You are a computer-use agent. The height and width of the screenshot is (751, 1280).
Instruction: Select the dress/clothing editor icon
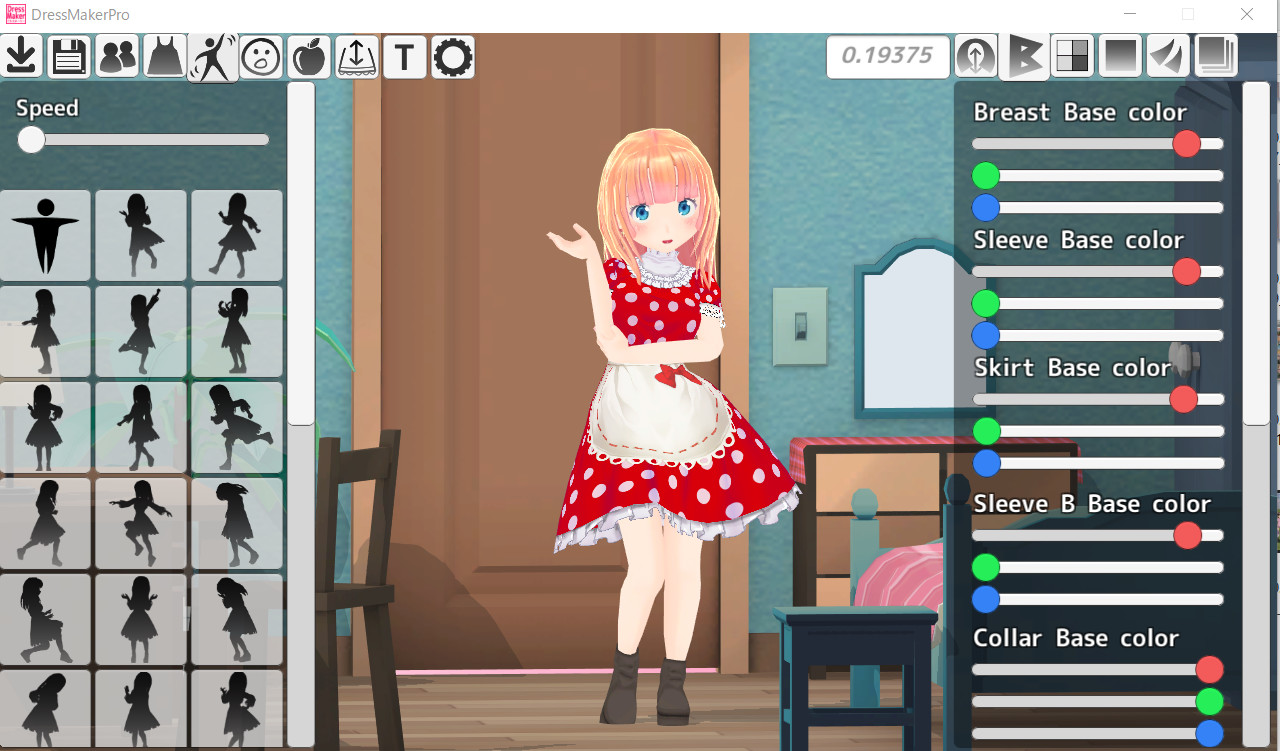[163, 57]
